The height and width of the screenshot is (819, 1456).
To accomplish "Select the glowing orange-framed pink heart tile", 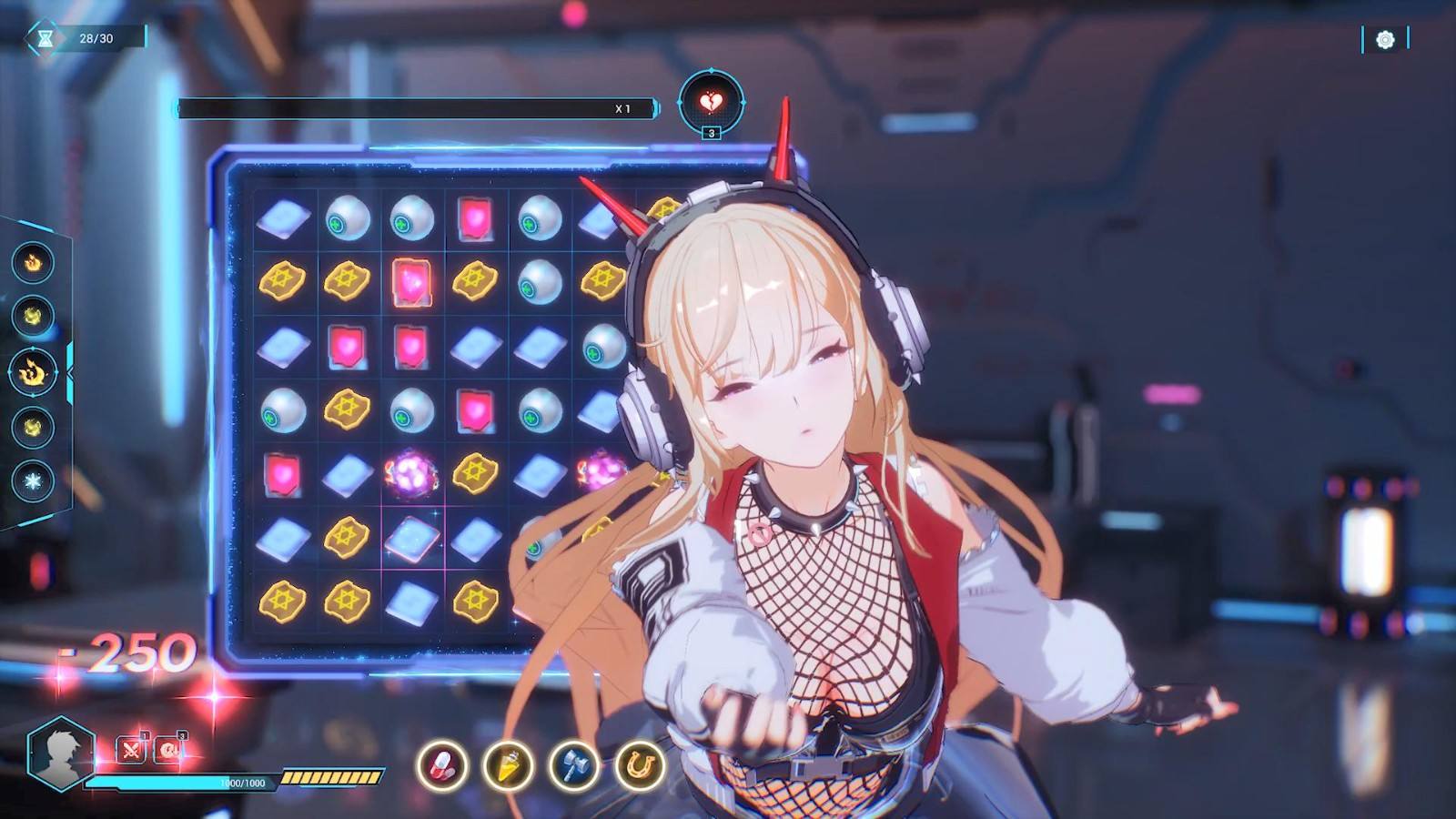I will [x=411, y=282].
